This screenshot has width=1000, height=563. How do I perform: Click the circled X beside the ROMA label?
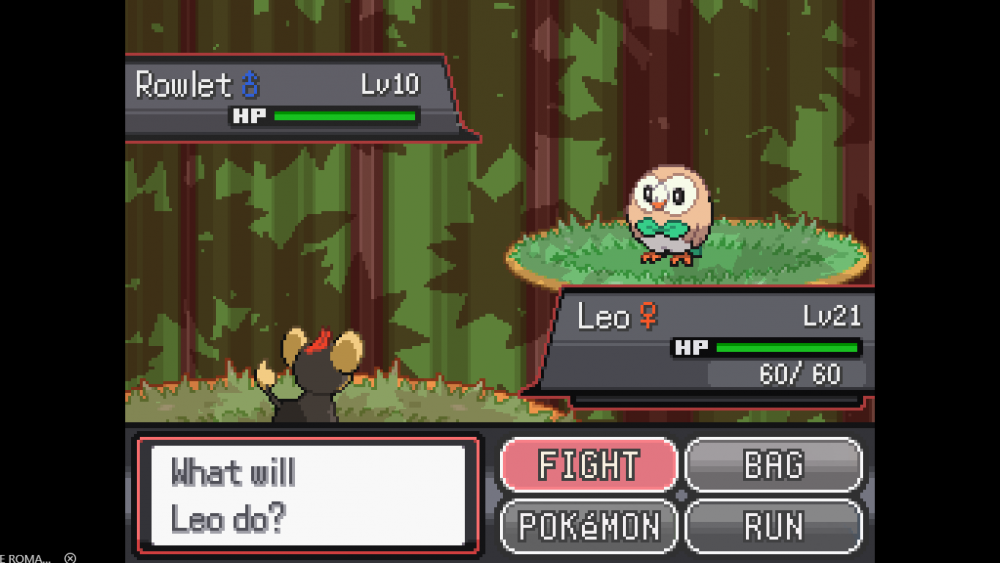point(70,557)
